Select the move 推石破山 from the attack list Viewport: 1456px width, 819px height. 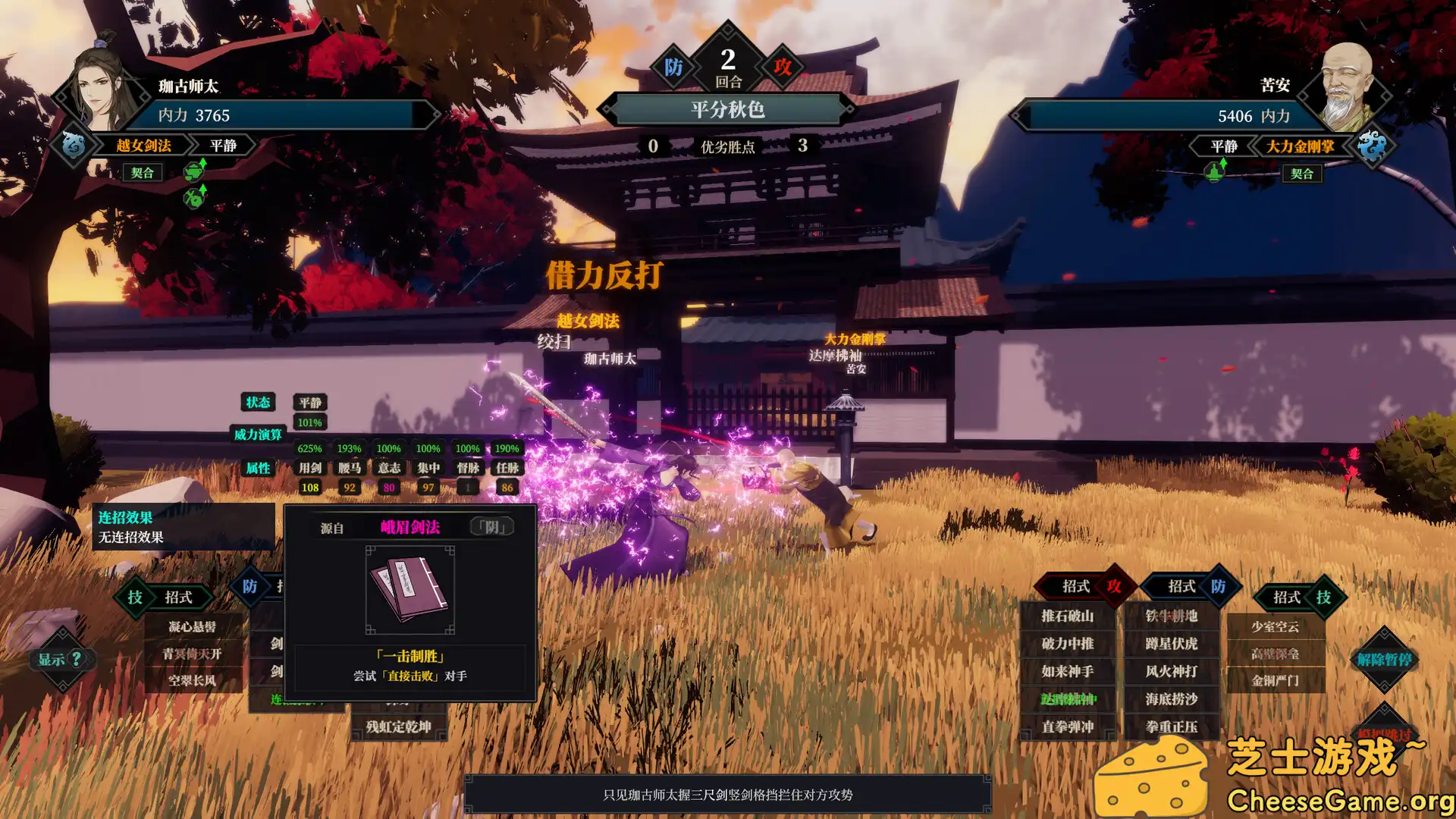(x=1067, y=617)
